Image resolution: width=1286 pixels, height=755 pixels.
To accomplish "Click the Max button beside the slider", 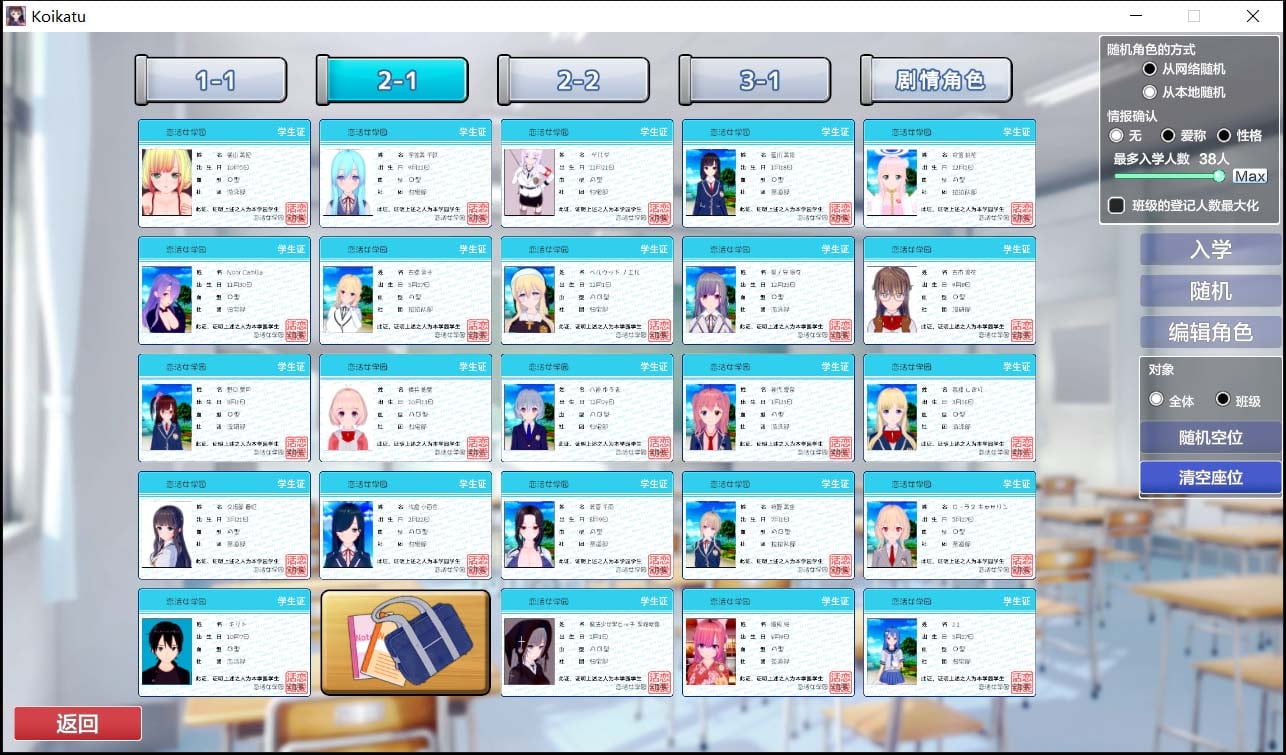I will point(1248,175).
